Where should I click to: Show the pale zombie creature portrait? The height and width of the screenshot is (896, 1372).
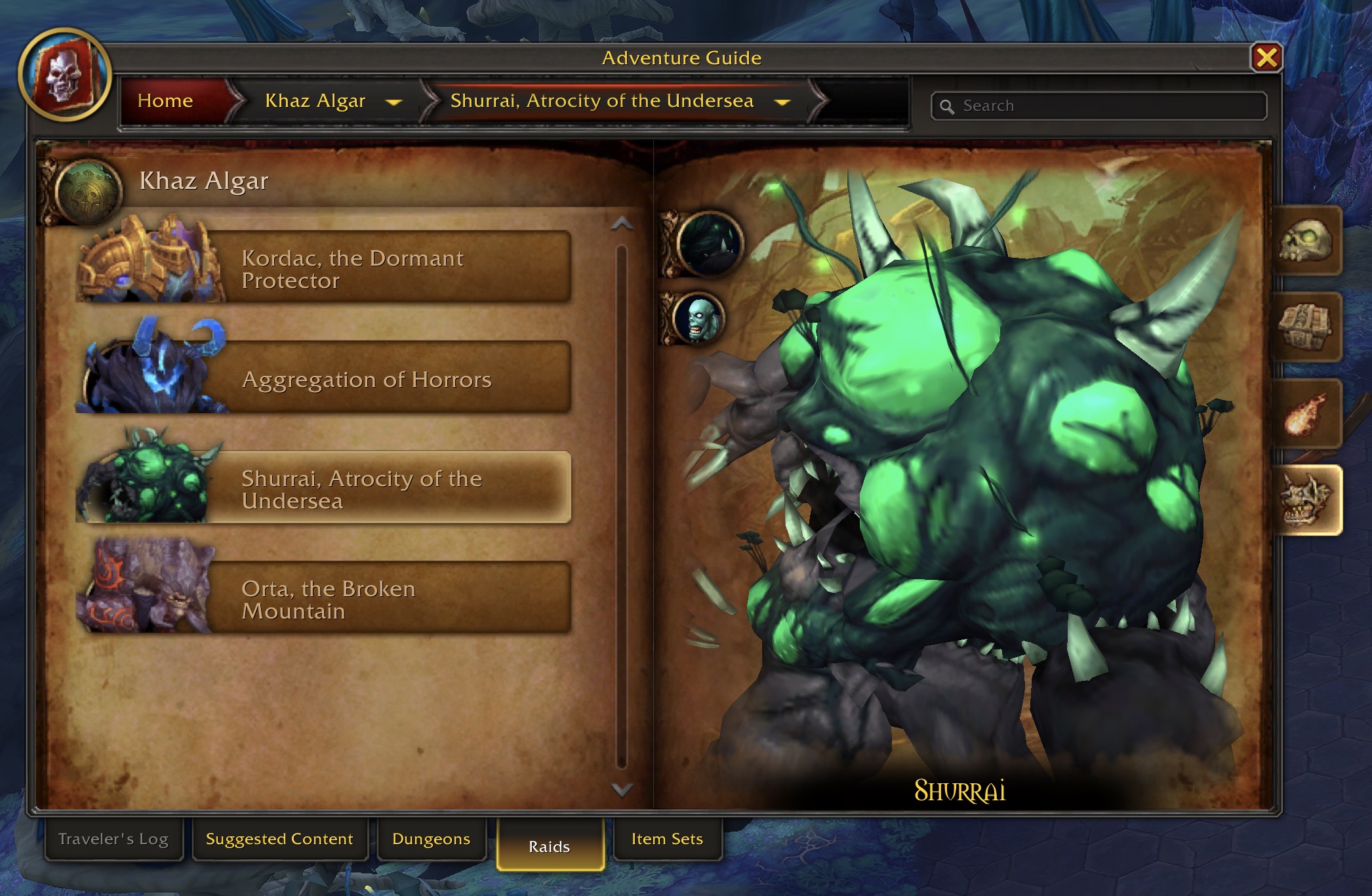point(699,319)
